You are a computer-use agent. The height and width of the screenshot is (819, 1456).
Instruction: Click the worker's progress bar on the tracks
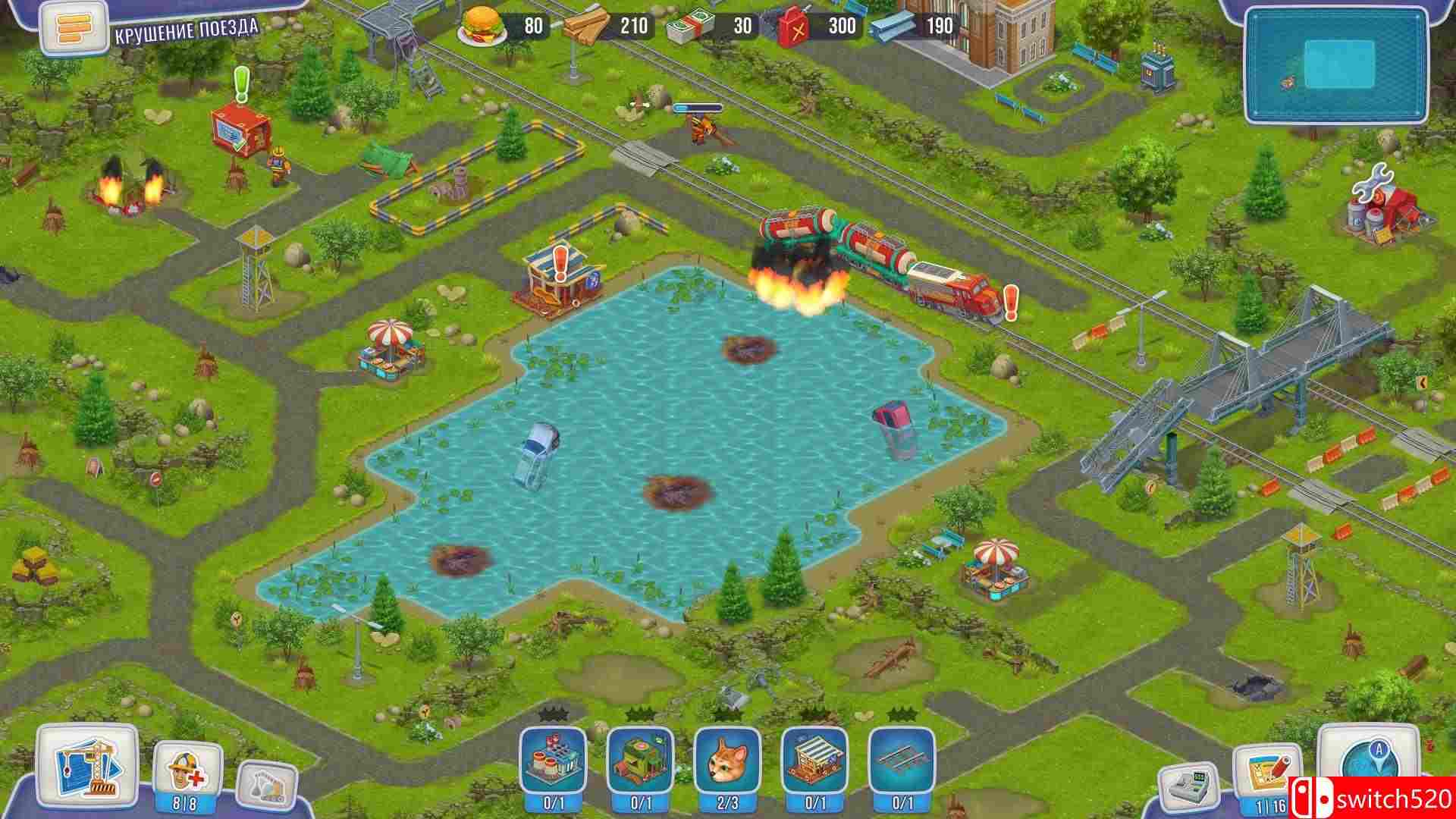tap(698, 106)
